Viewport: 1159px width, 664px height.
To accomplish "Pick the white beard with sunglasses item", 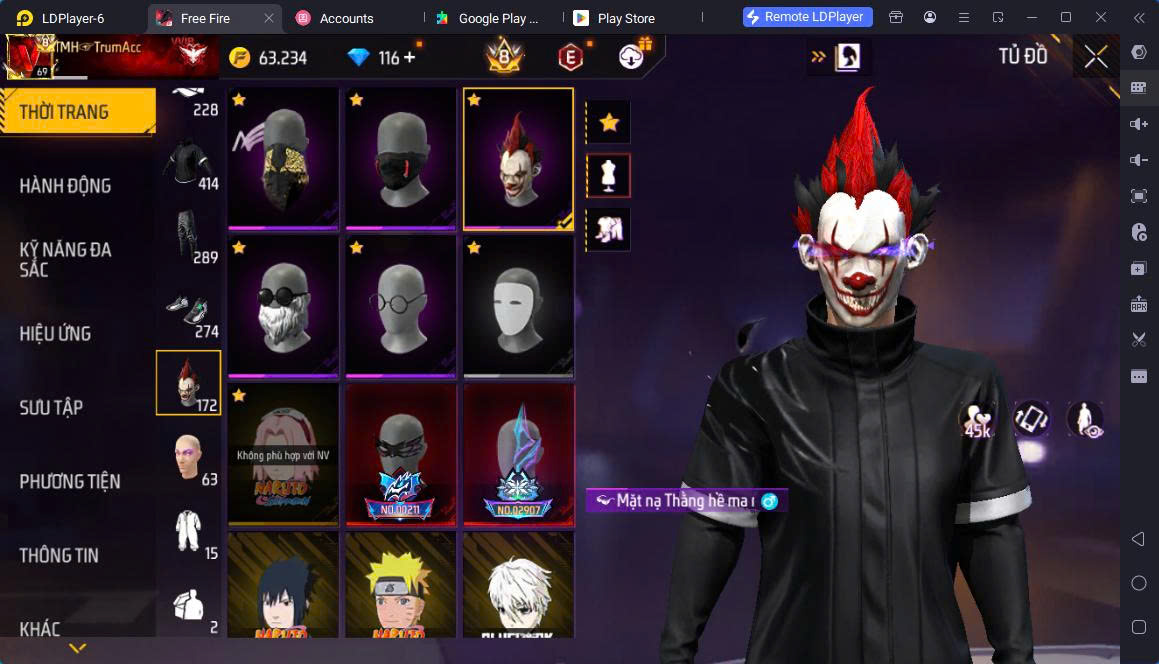I will pyautogui.click(x=283, y=306).
